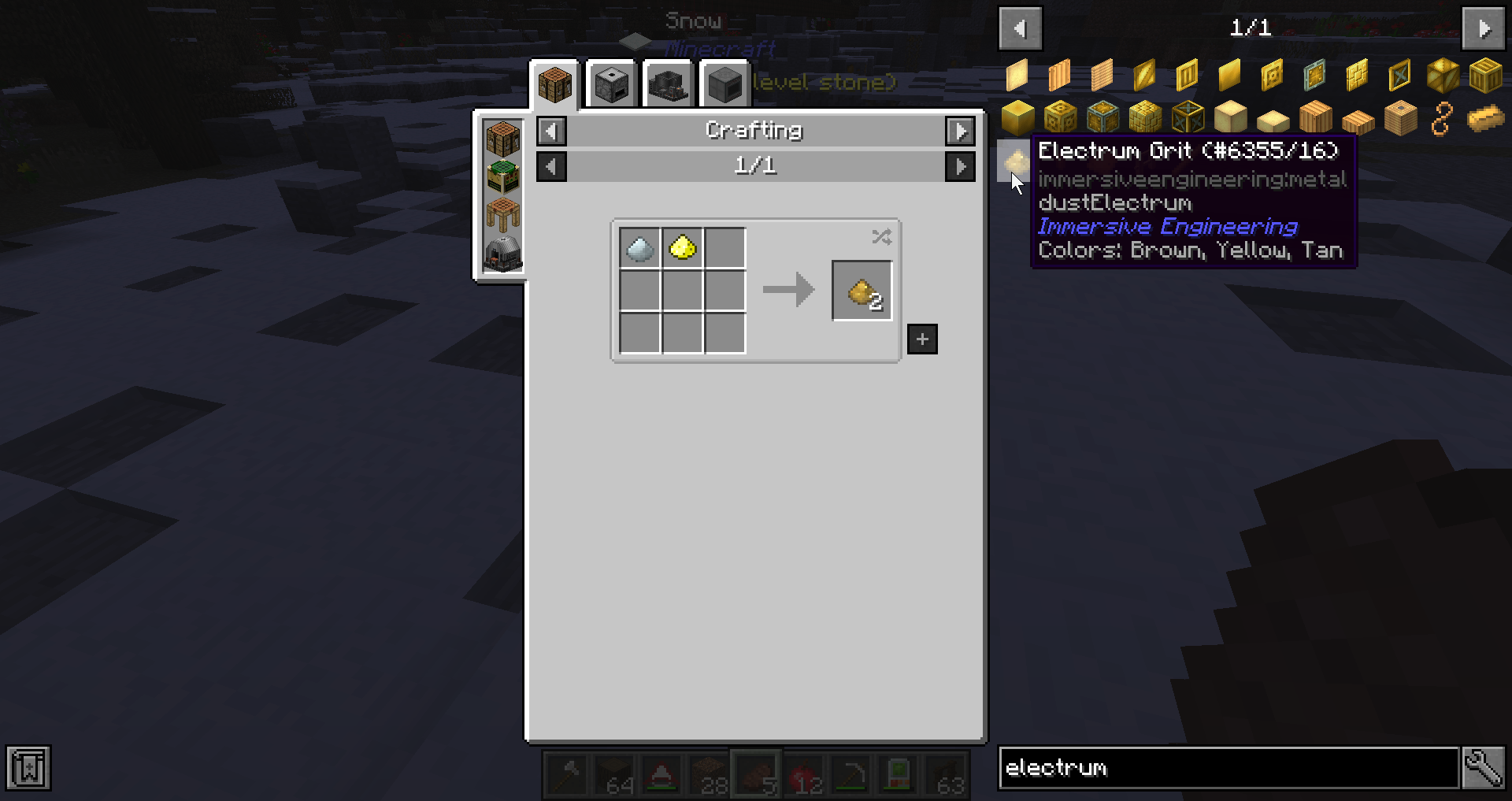Choose the green-topped crafting station catalyst
Viewport: 1512px width, 801px height.
point(503,176)
